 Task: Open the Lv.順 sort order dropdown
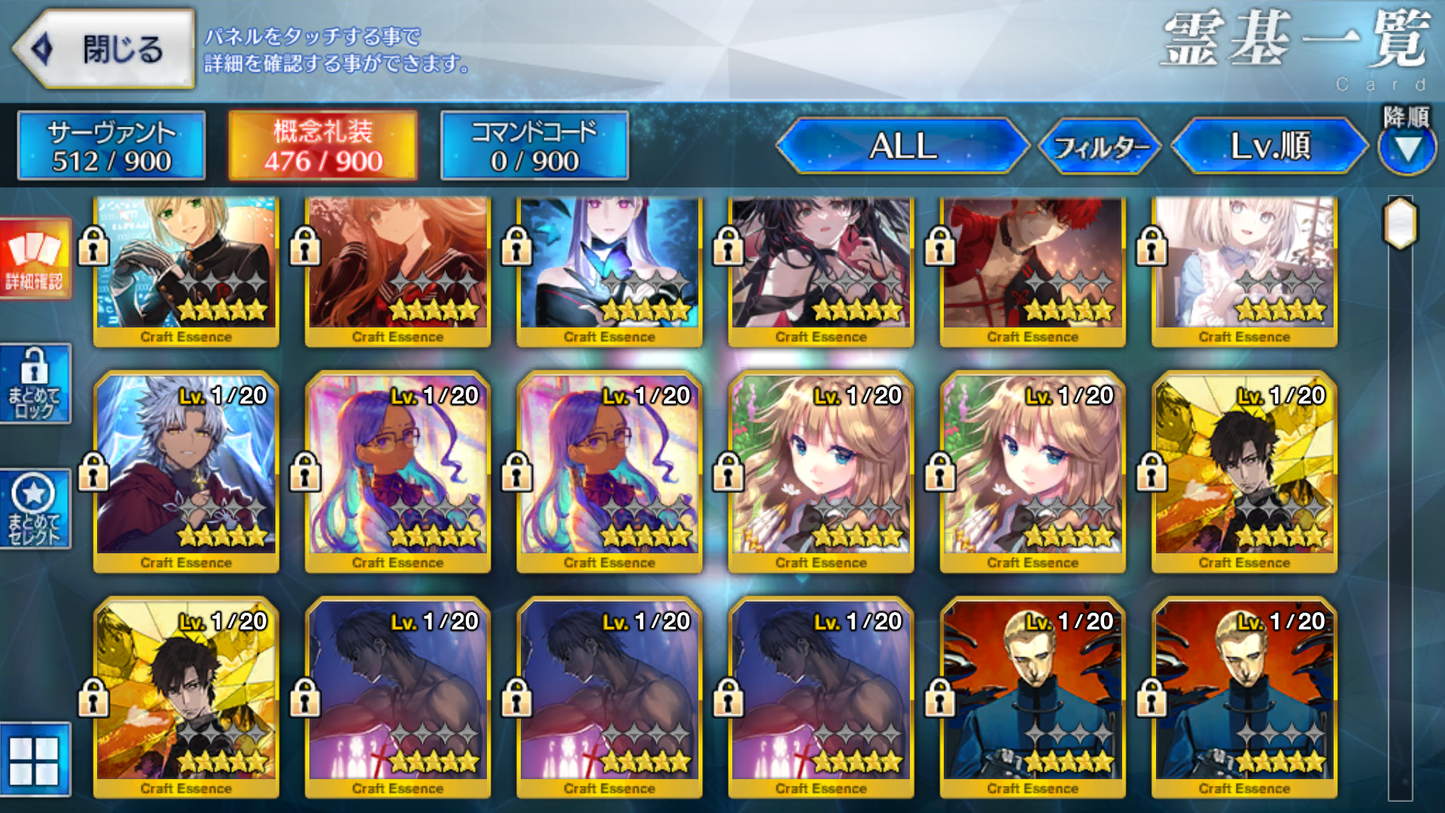pos(1270,147)
